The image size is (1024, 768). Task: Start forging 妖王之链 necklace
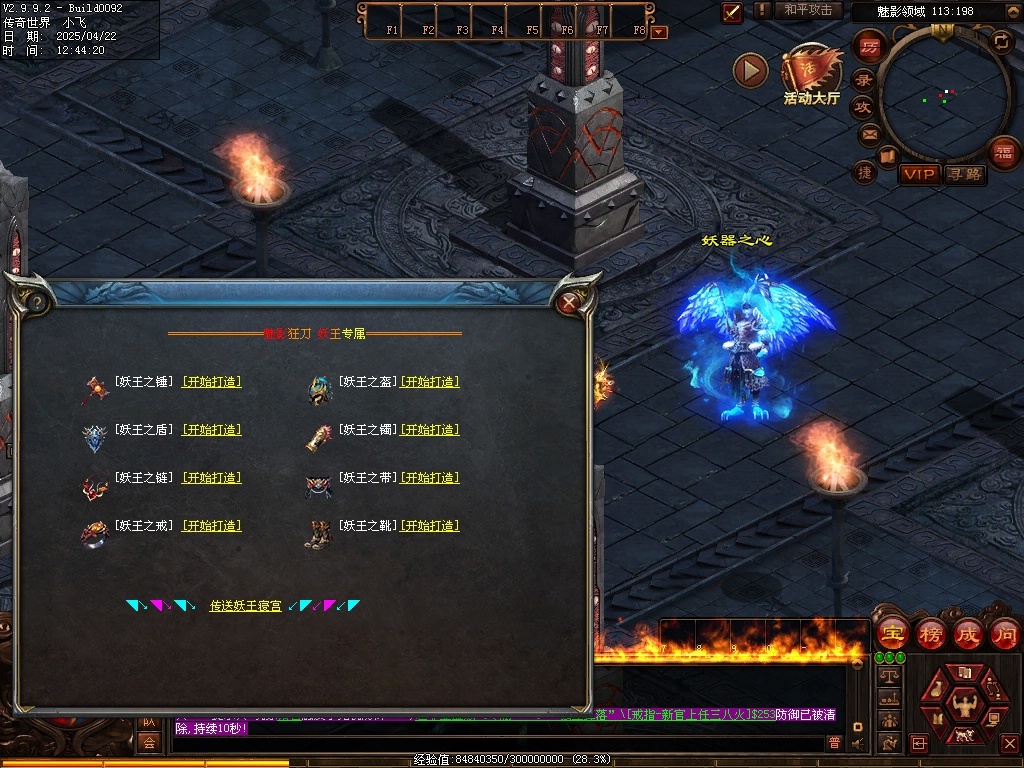coord(211,478)
